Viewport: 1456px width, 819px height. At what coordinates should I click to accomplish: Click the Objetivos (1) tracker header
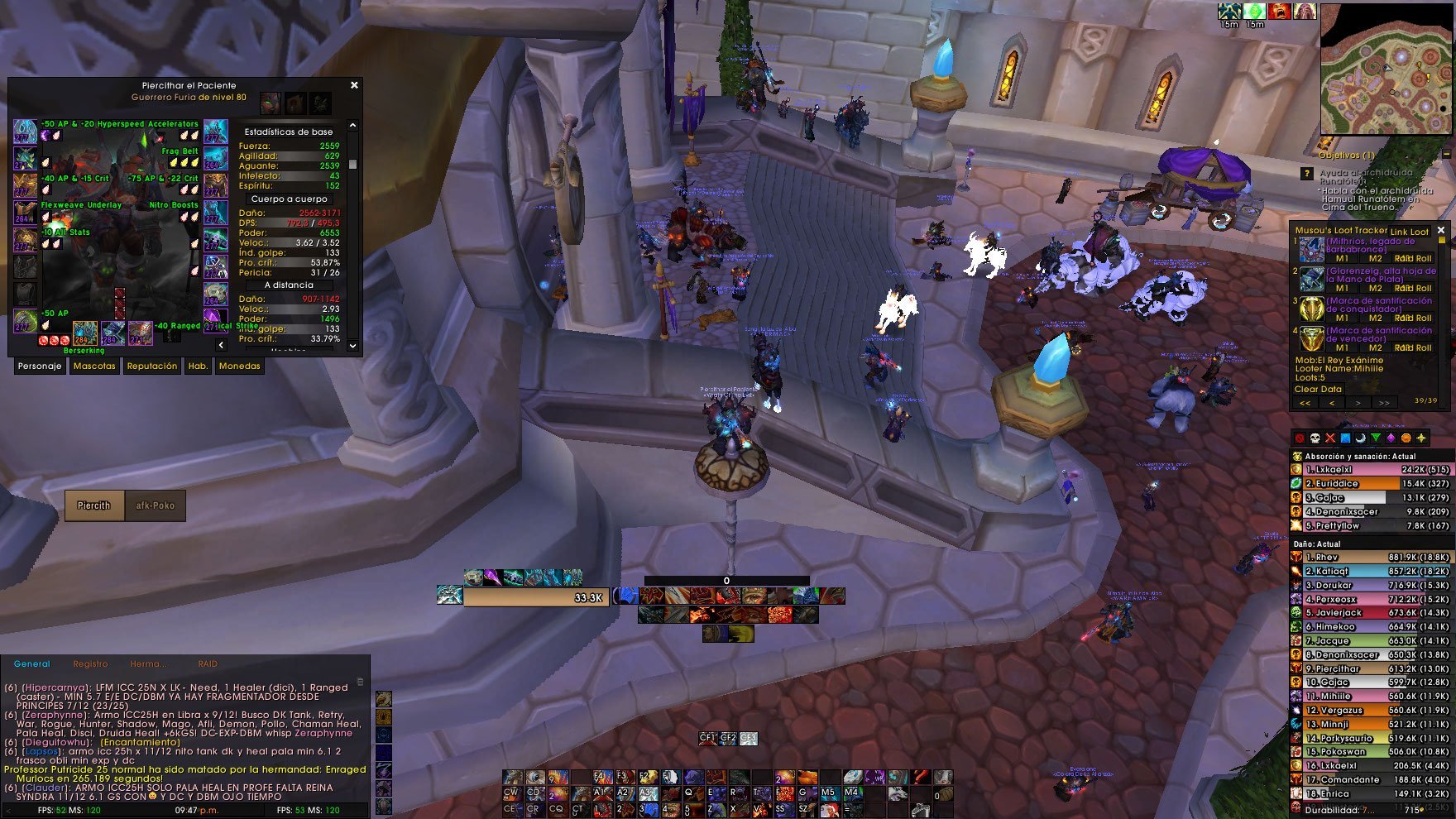tap(1346, 155)
